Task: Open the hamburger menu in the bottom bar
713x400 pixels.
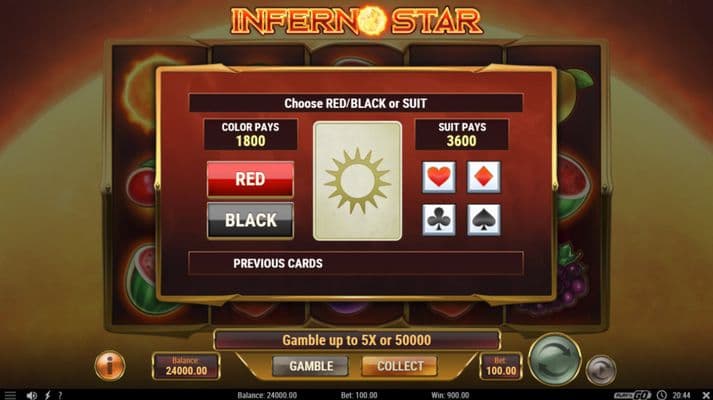Action: 9,395
